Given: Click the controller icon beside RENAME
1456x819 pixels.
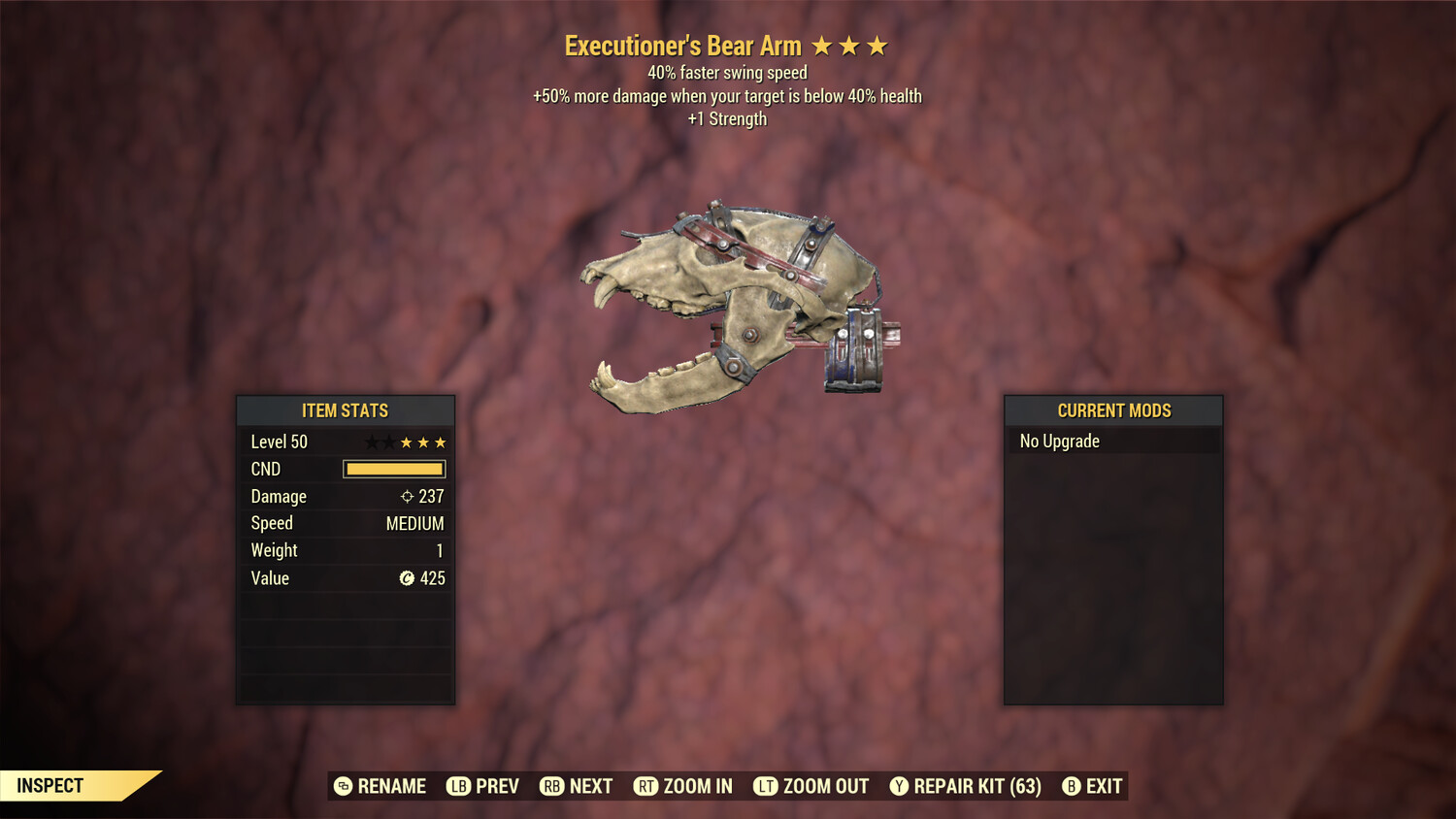Looking at the screenshot, I should click(342, 786).
